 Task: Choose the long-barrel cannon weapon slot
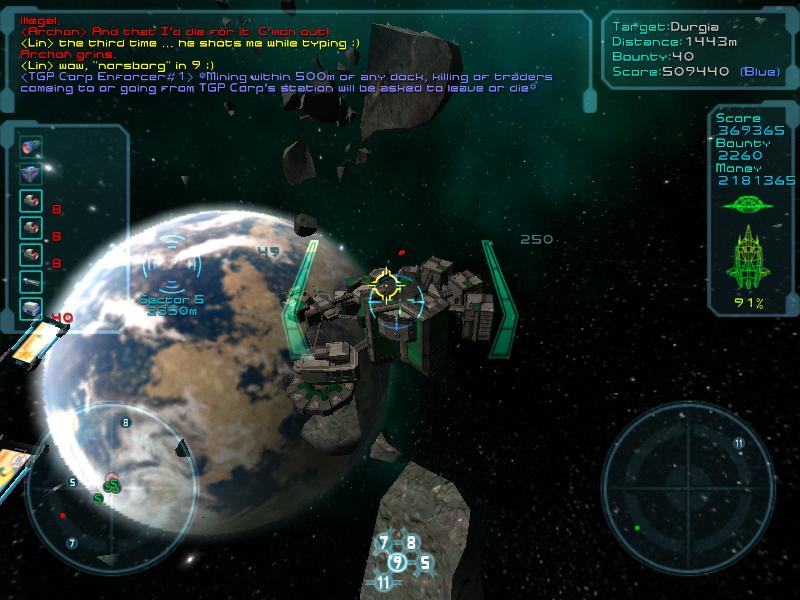[31, 282]
